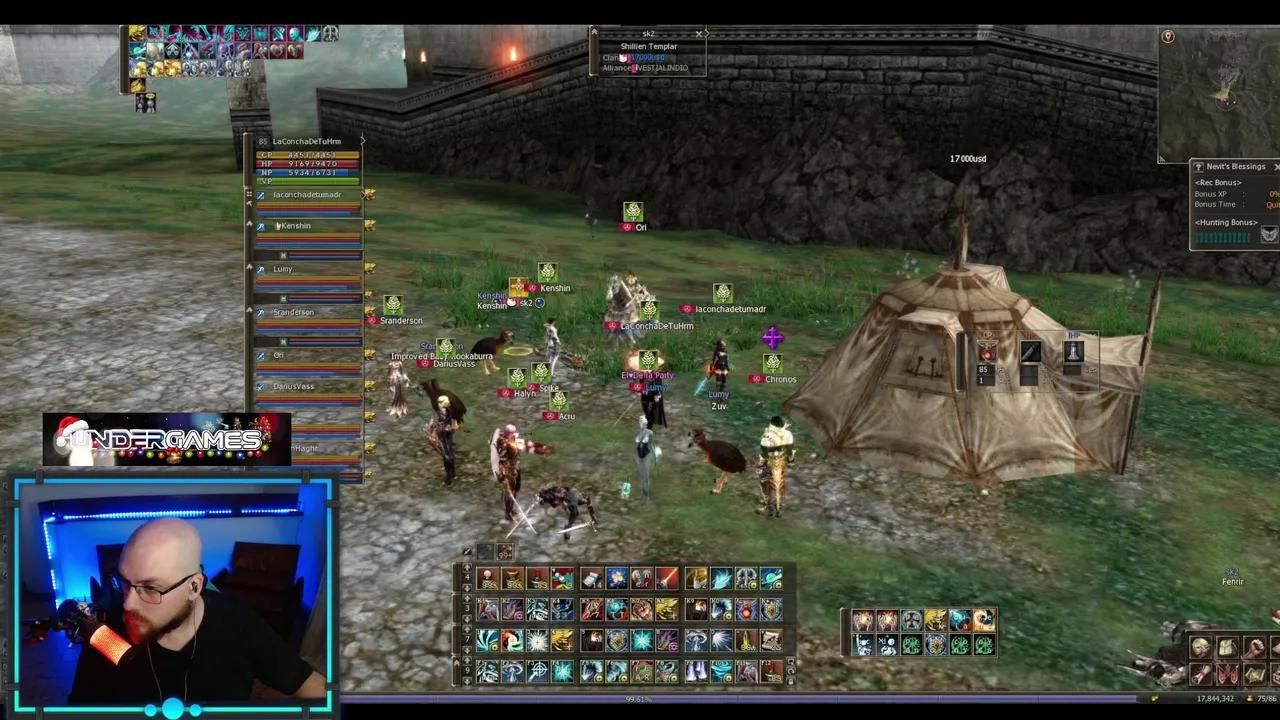
Task: Select the Shillien Templar target window title
Action: [x=649, y=46]
